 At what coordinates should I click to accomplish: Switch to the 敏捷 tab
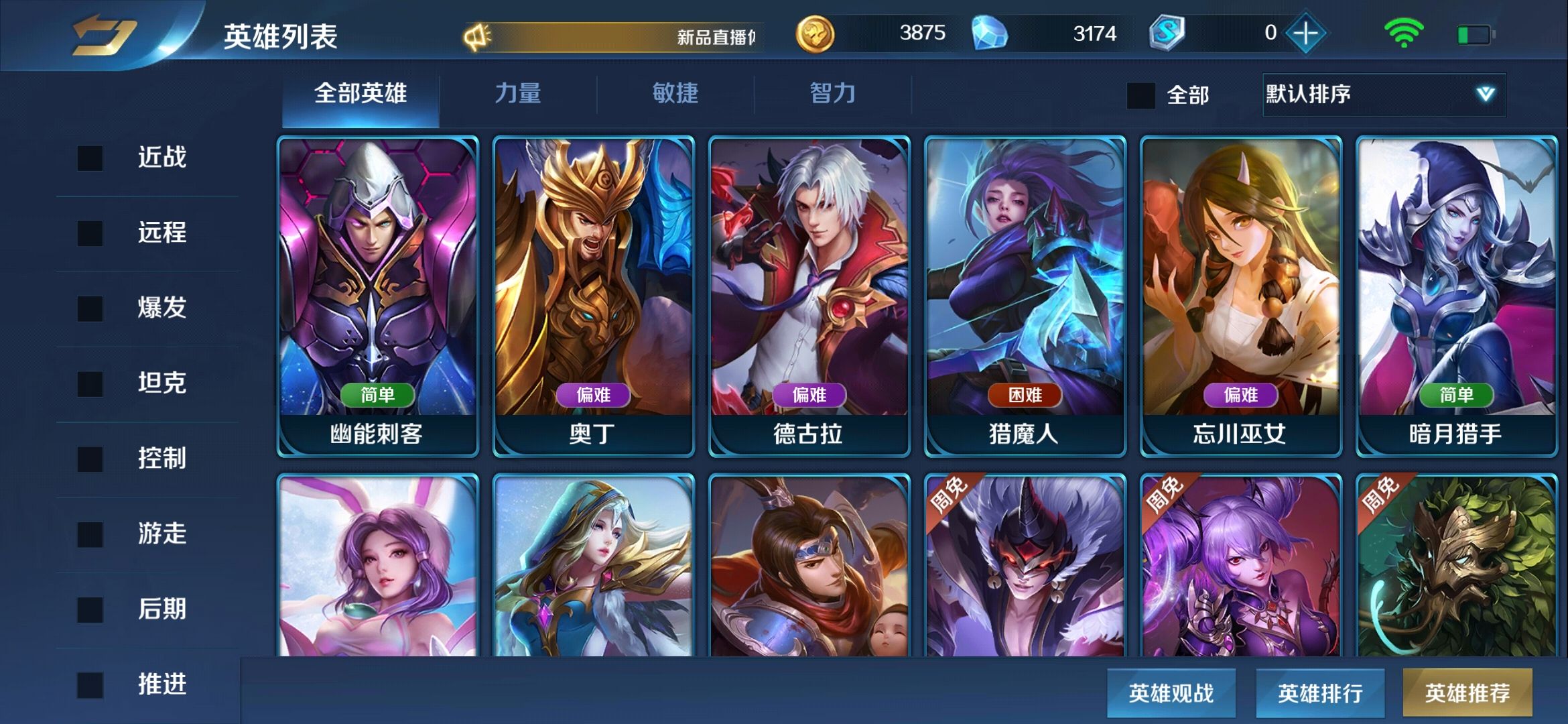coord(675,93)
